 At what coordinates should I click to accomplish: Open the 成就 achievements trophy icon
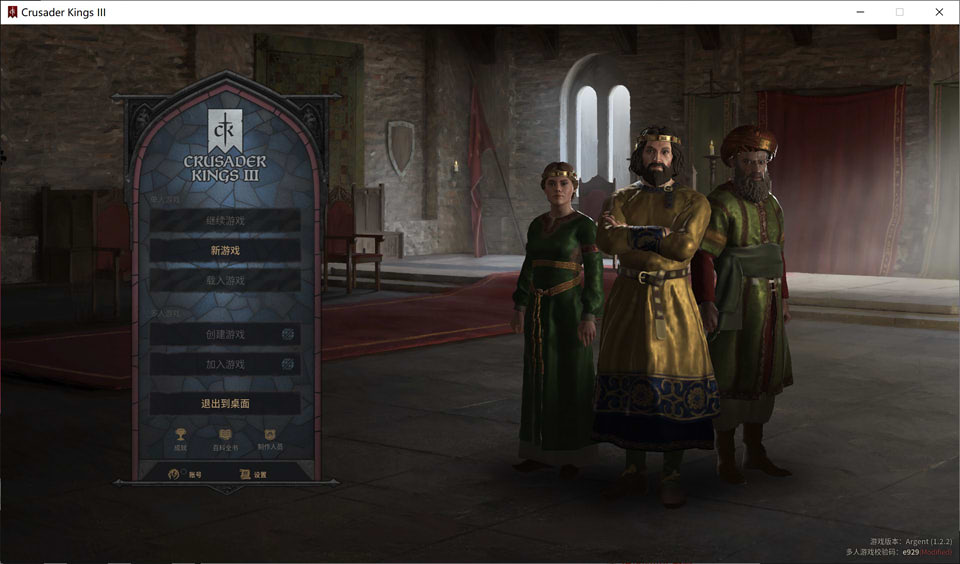[x=180, y=438]
